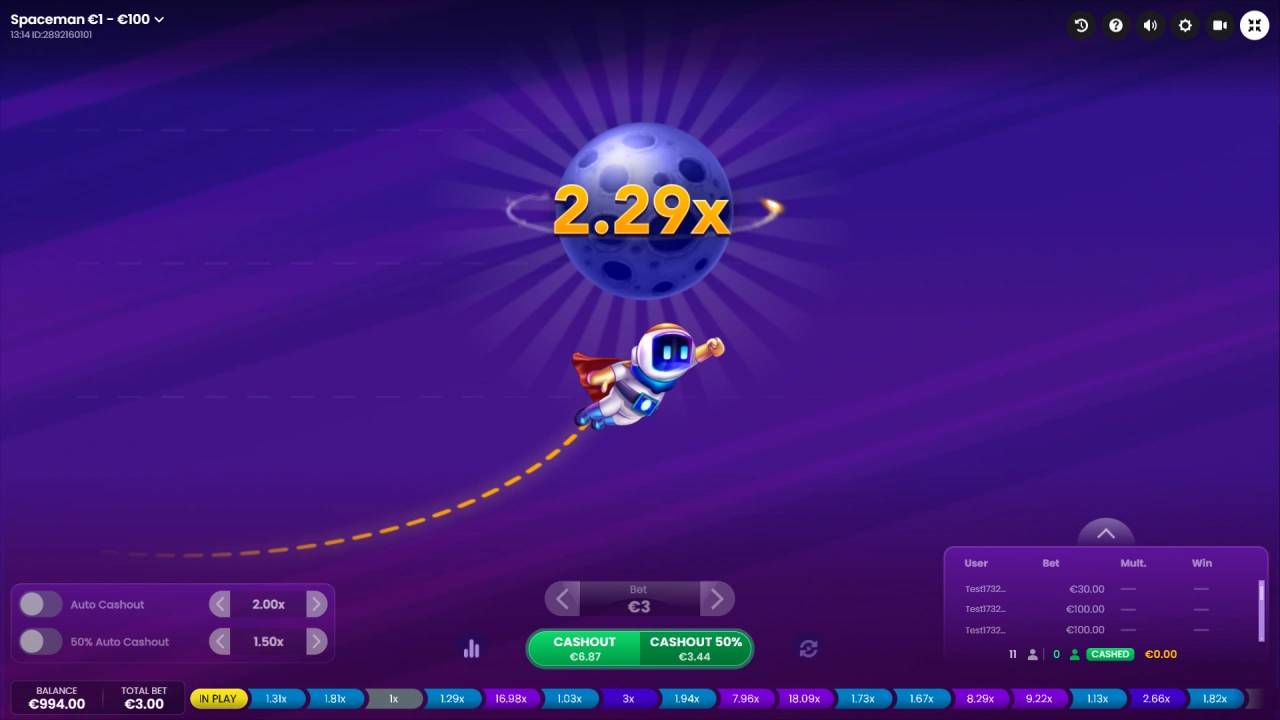
Task: Decrease the 50% Auto Cashout 1.50x multiplier
Action: click(x=220, y=642)
